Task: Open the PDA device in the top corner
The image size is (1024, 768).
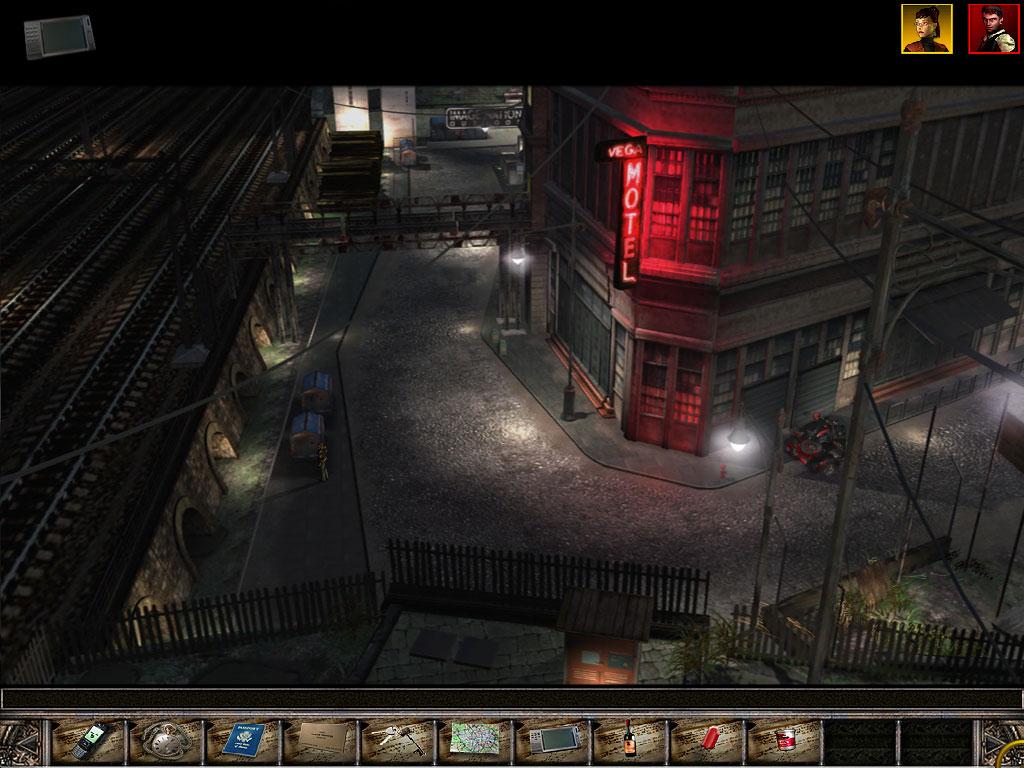Action: (x=60, y=37)
